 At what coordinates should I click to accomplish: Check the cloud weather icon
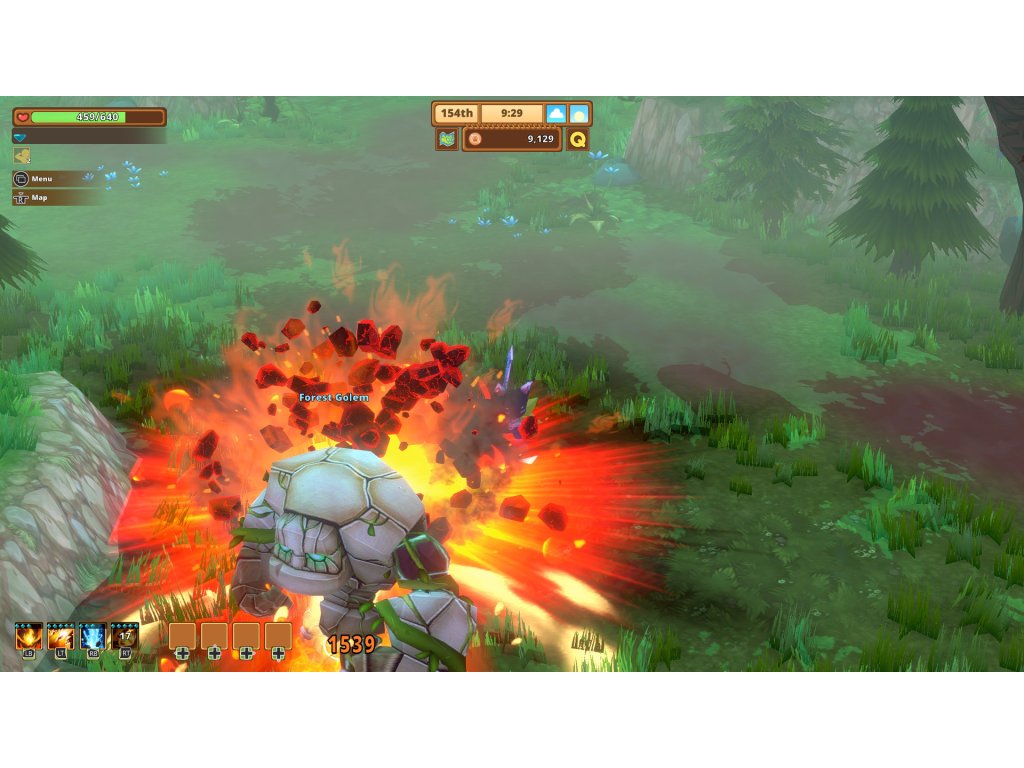tap(556, 114)
